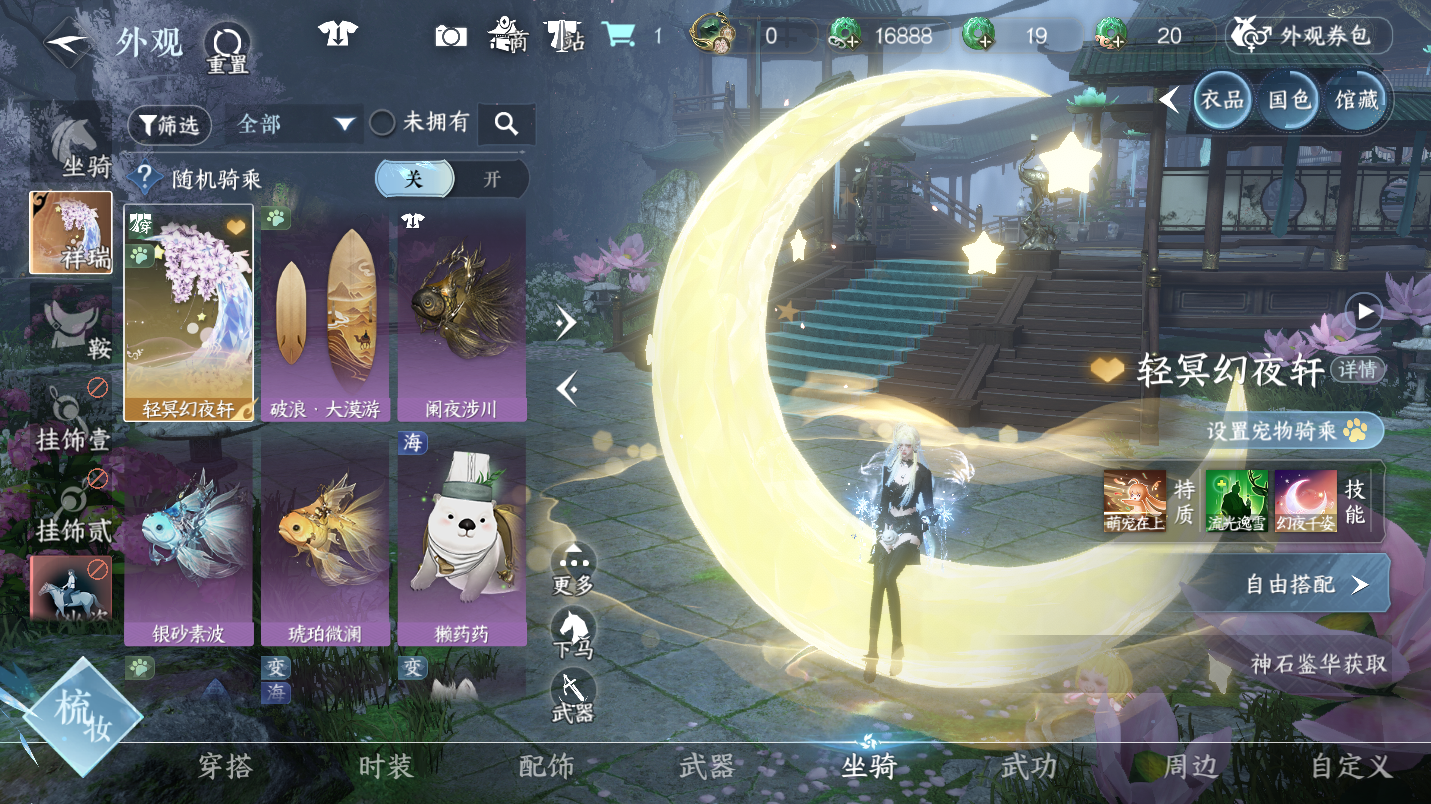Image resolution: width=1431 pixels, height=804 pixels.
Task: Expand the 全部 category dropdown
Action: (297, 124)
